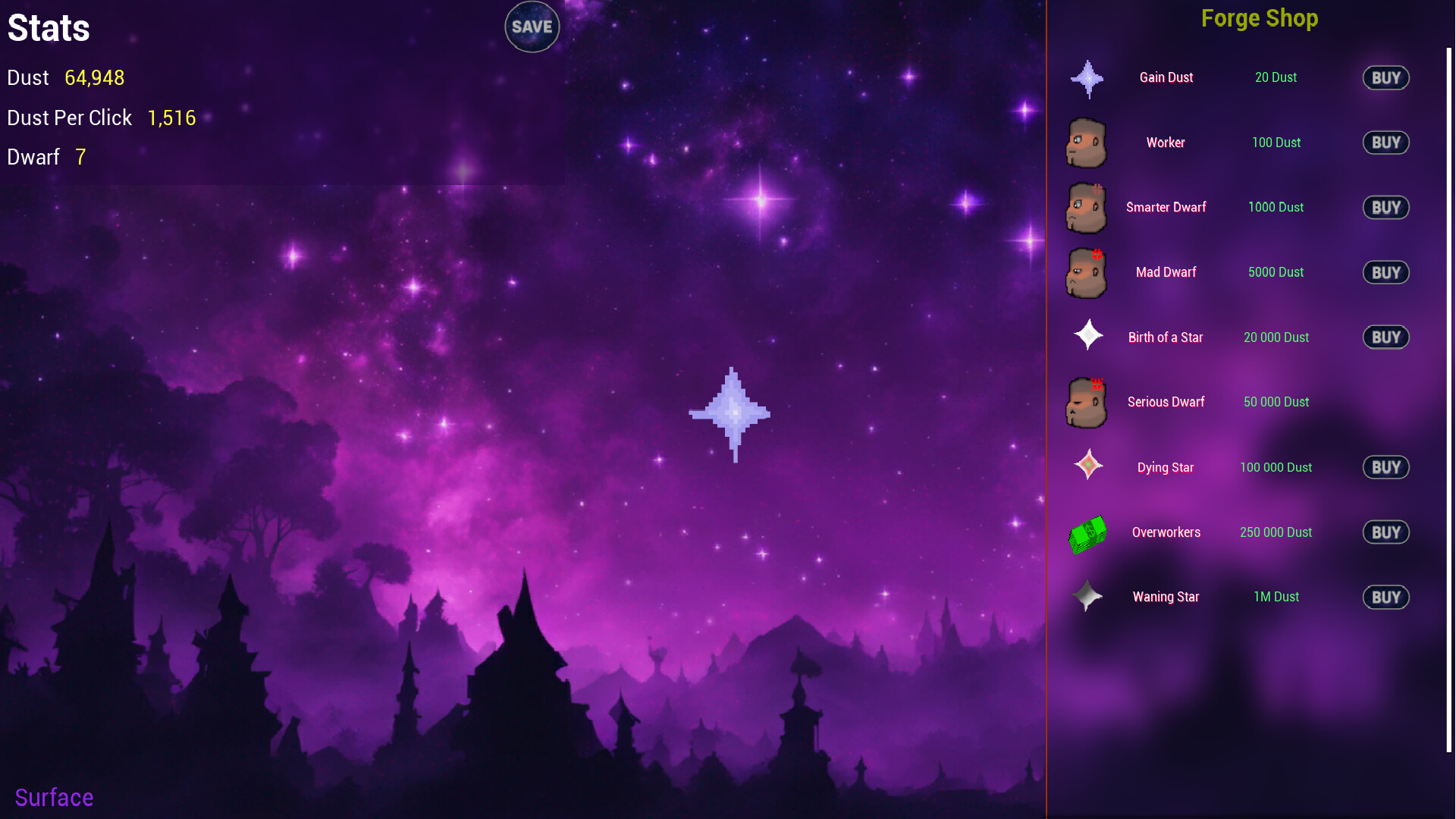Purchase the Dying Star upgrade
Image resolution: width=1456 pixels, height=819 pixels.
pyautogui.click(x=1385, y=467)
